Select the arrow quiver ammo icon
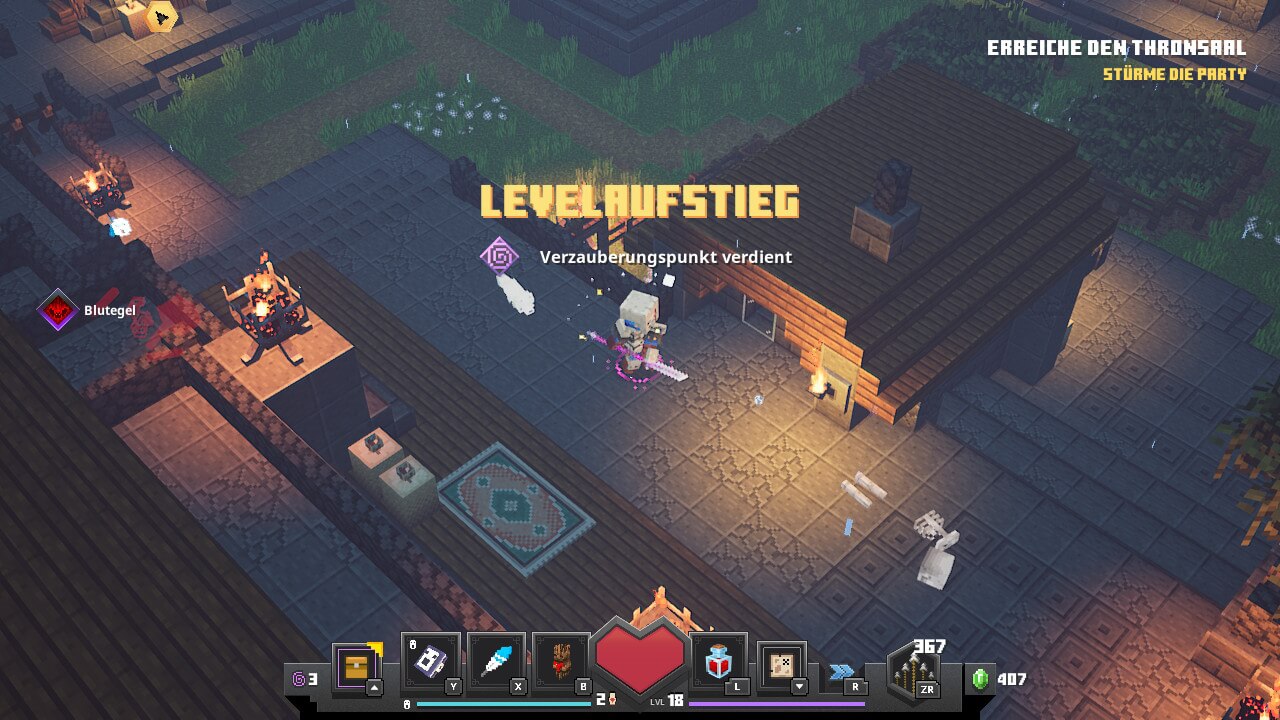 pos(913,672)
